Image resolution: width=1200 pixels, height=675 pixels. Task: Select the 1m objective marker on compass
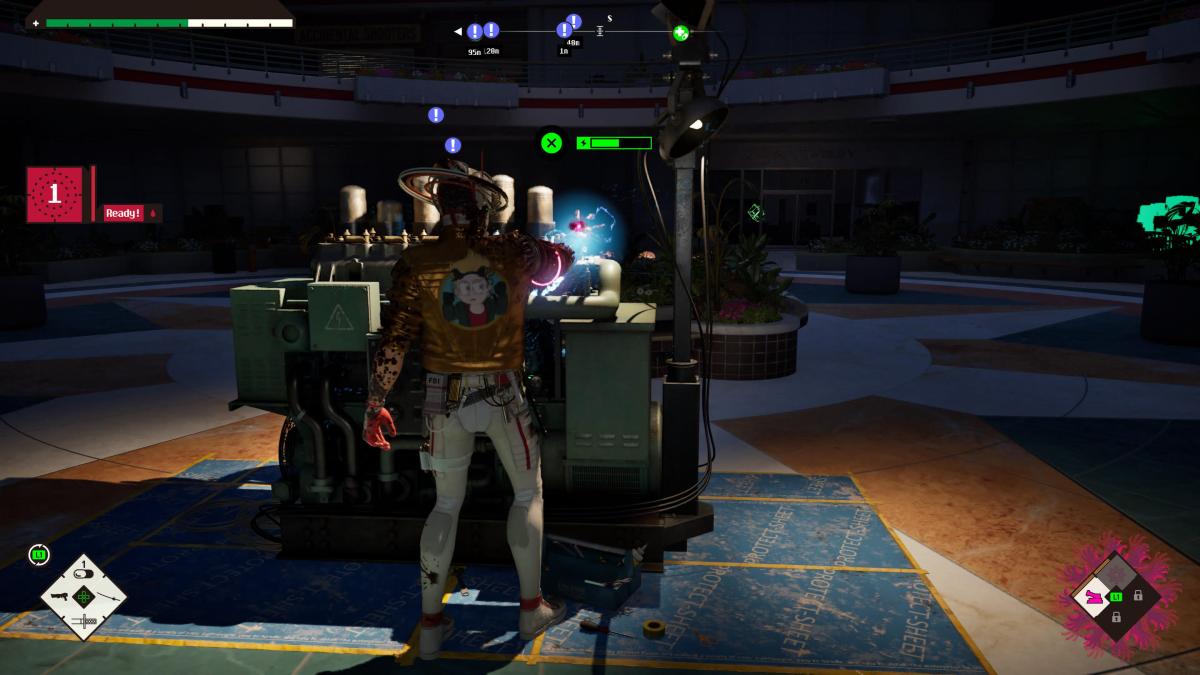564,31
